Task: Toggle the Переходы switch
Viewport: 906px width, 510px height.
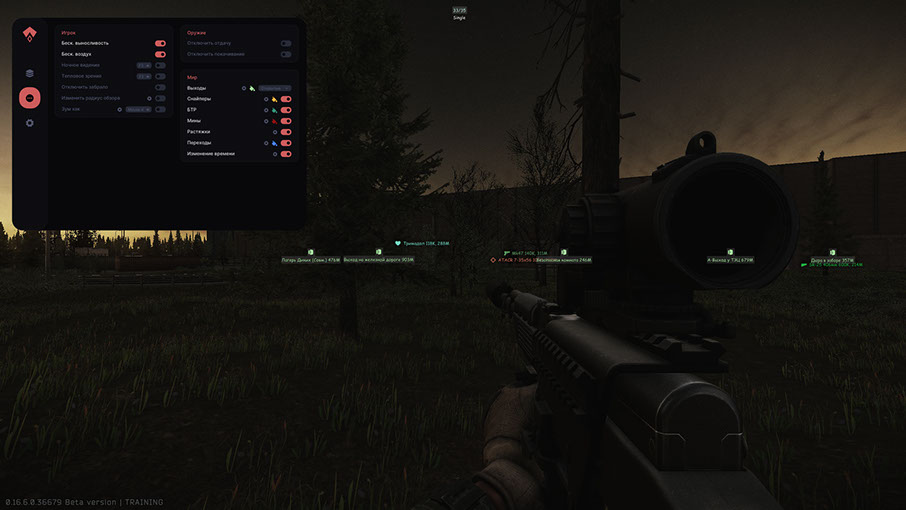Action: (286, 143)
